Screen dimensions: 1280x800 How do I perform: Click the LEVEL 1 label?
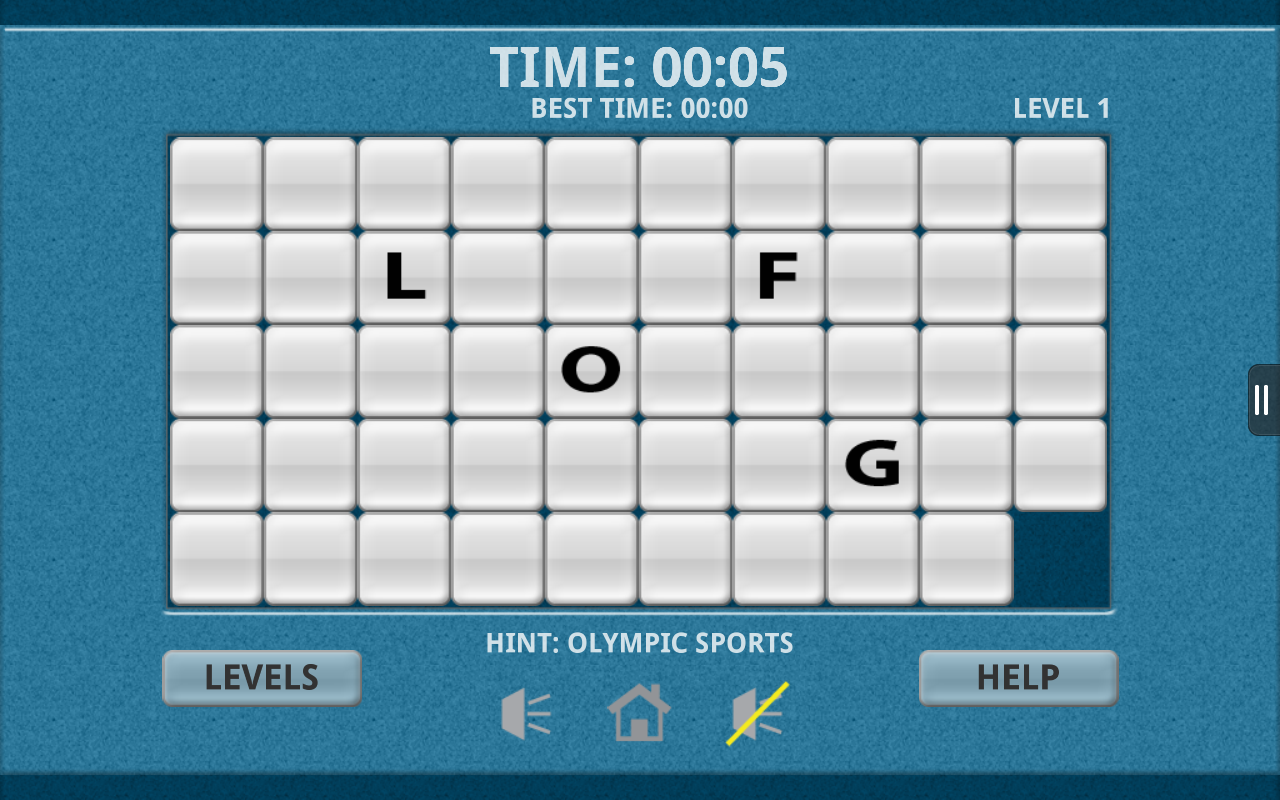(x=1061, y=109)
